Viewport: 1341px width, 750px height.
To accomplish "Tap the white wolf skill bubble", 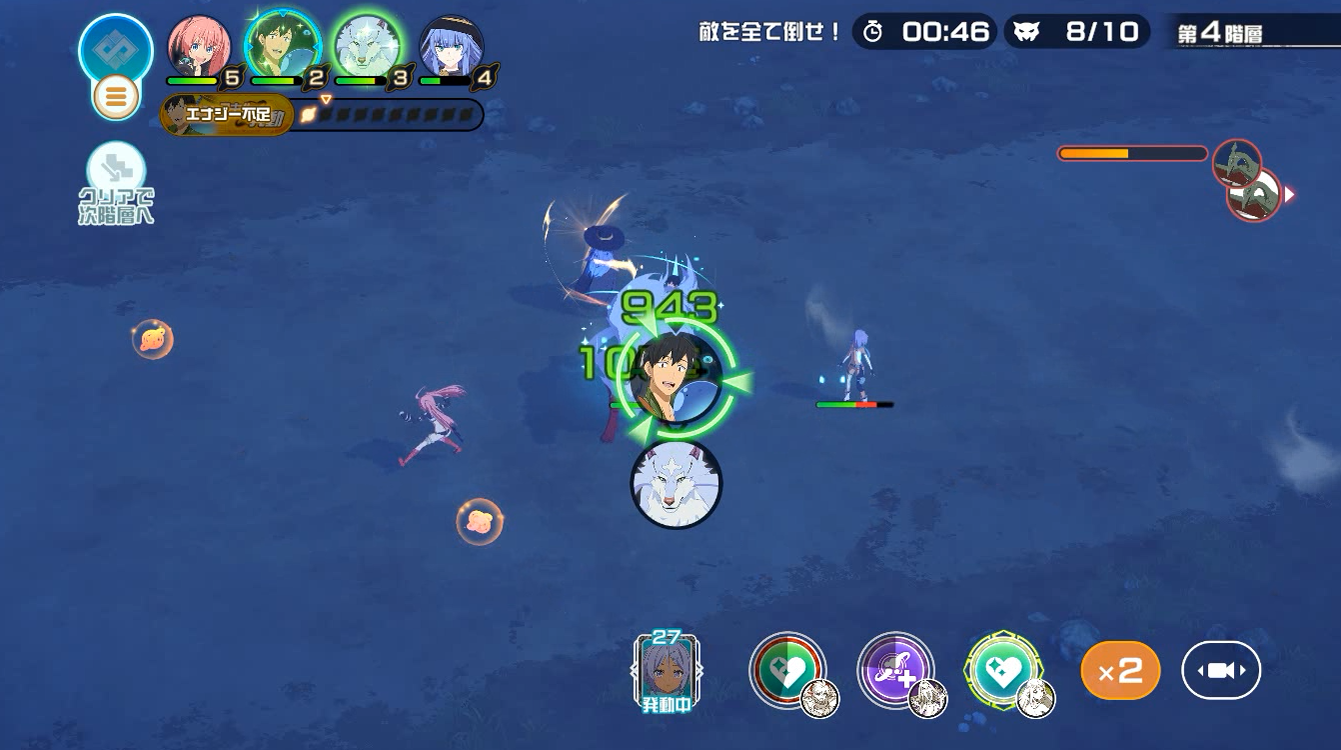I will (676, 484).
